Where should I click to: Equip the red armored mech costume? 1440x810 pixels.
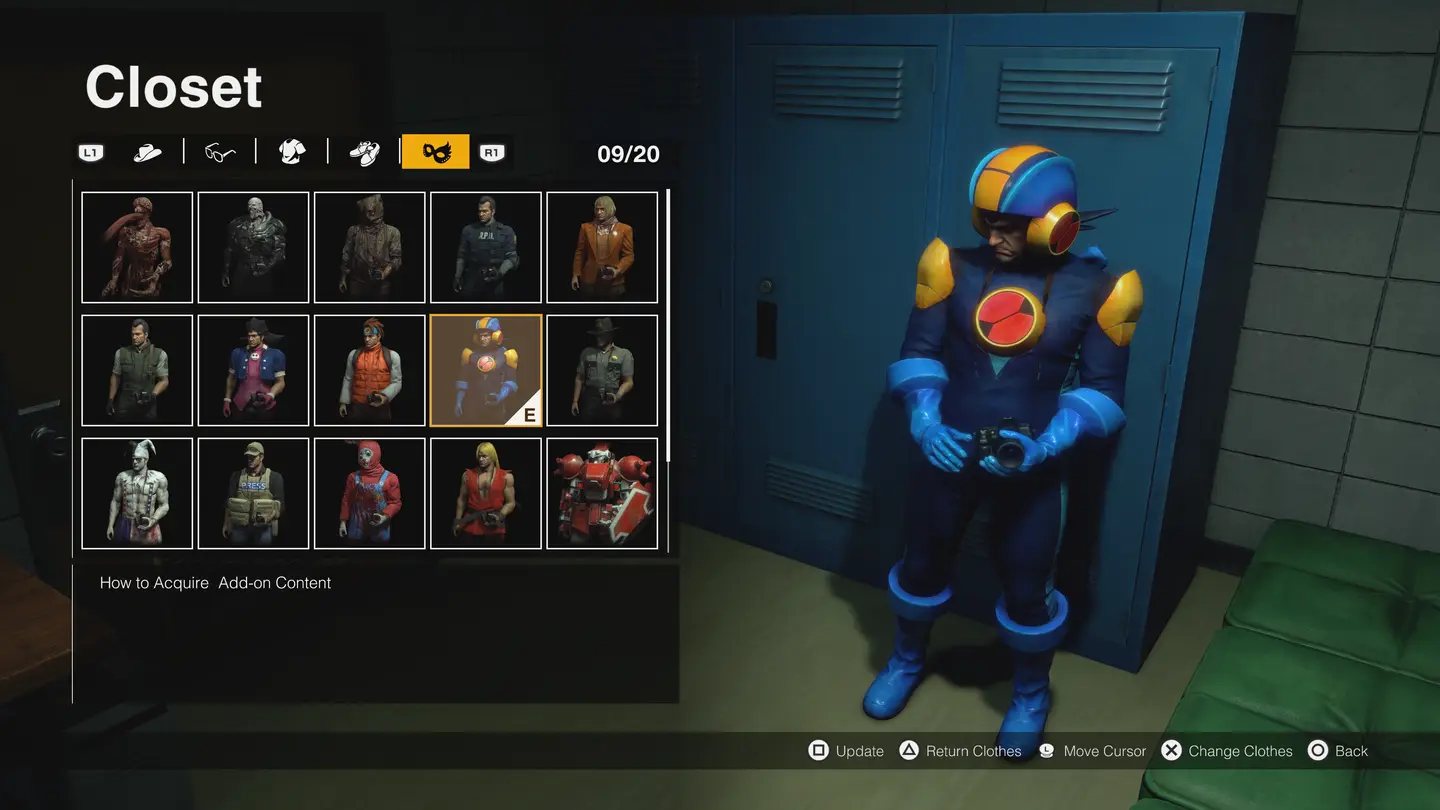coord(602,493)
